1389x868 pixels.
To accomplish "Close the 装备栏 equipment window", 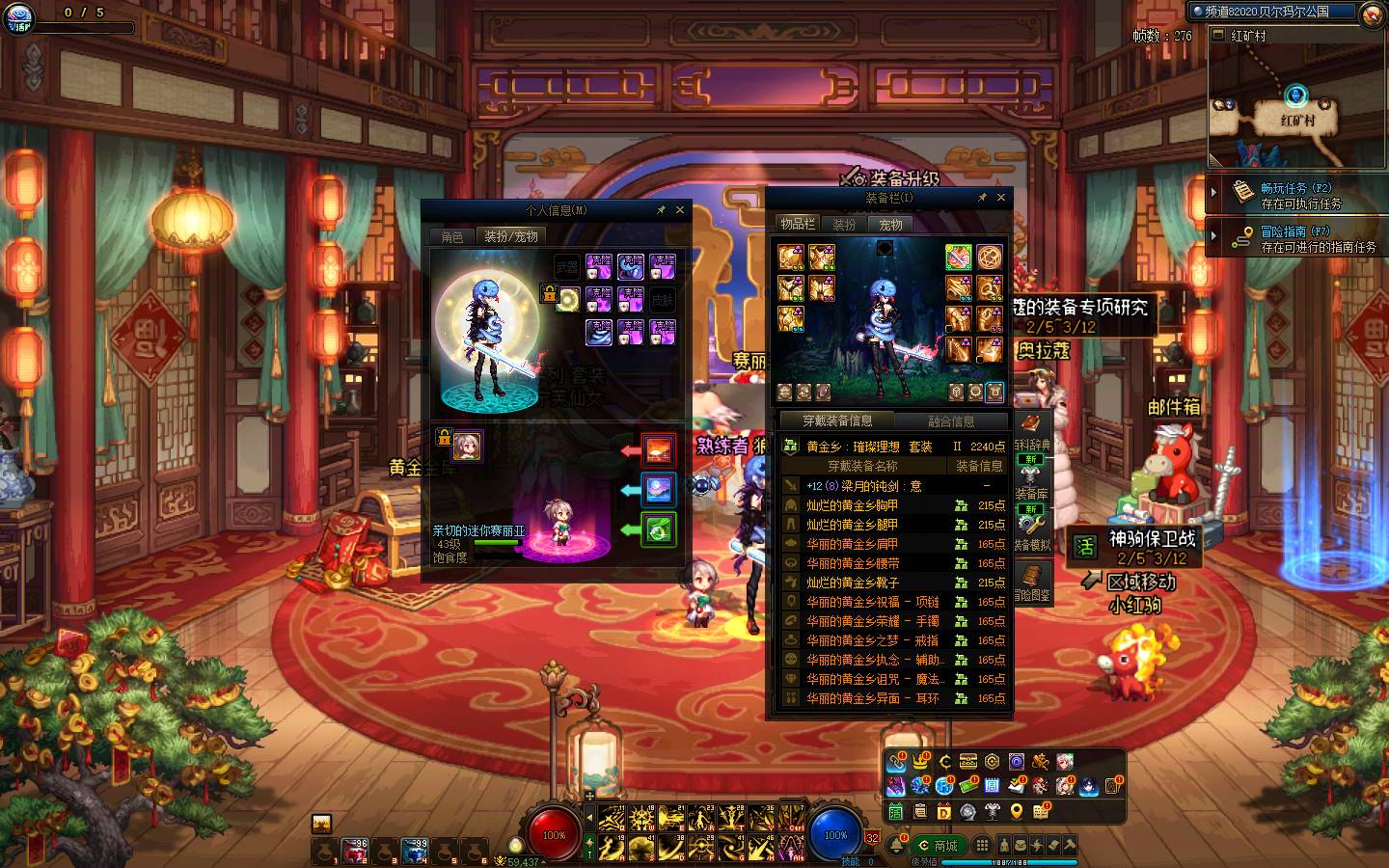I will point(1001,197).
